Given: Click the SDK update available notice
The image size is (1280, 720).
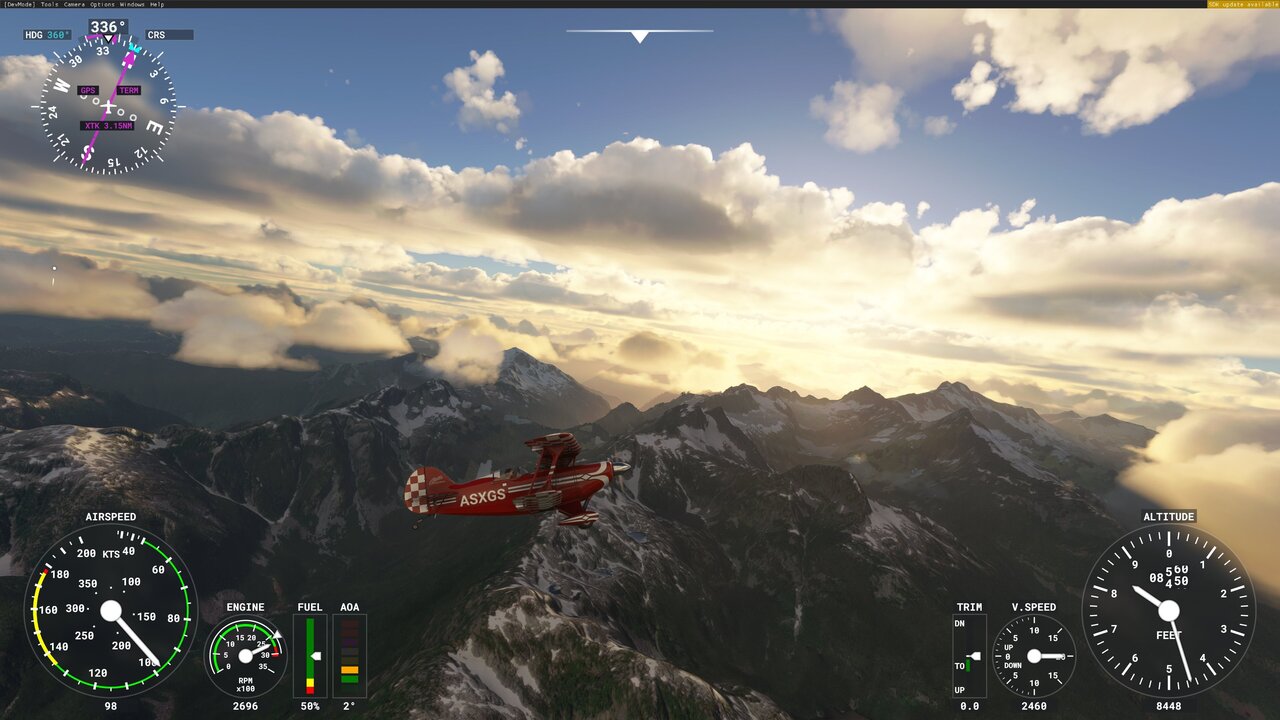Looking at the screenshot, I should [1243, 4].
